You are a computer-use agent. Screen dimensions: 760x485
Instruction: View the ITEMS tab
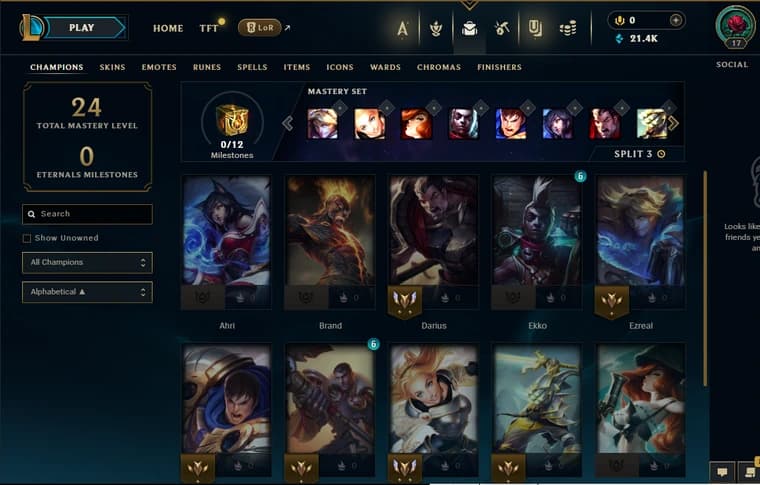click(297, 67)
